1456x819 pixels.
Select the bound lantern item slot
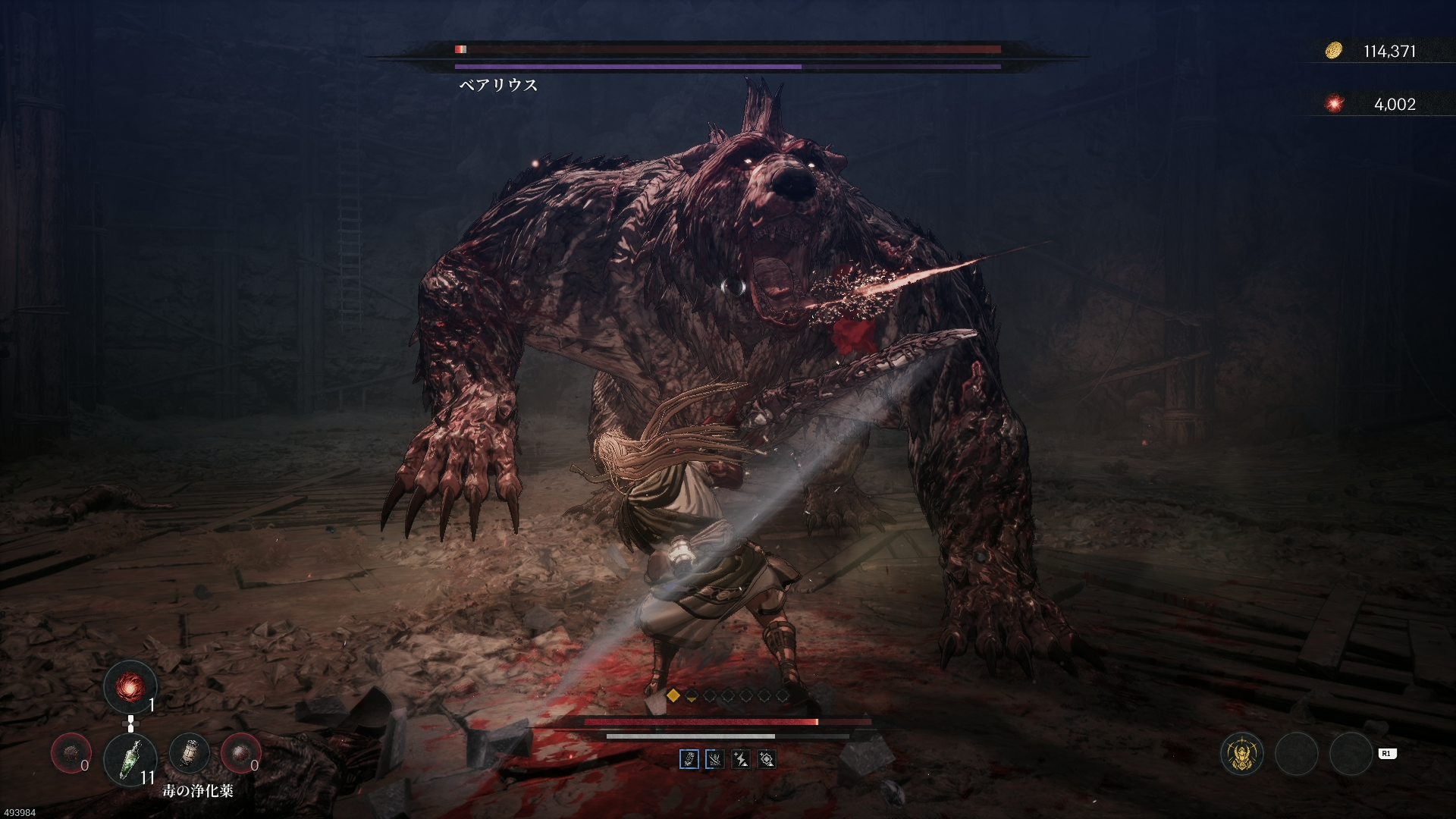[x=189, y=753]
